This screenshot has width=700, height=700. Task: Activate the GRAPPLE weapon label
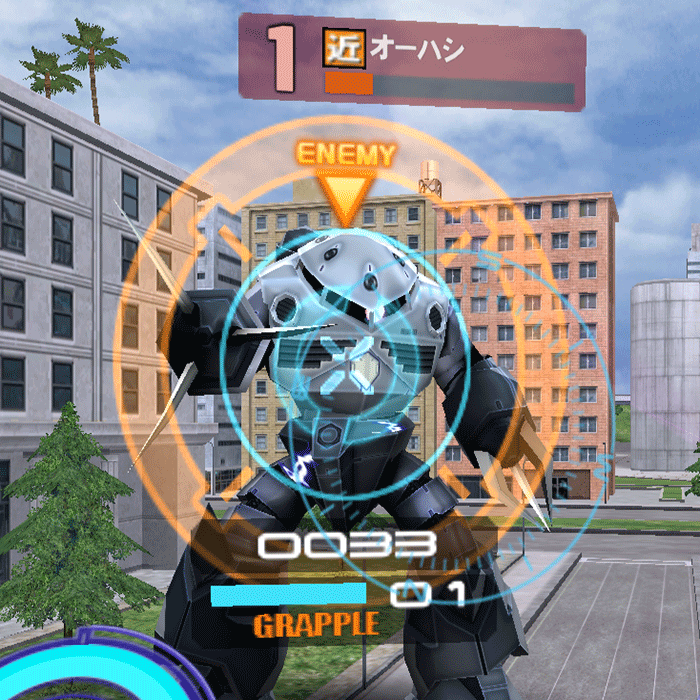(316, 626)
